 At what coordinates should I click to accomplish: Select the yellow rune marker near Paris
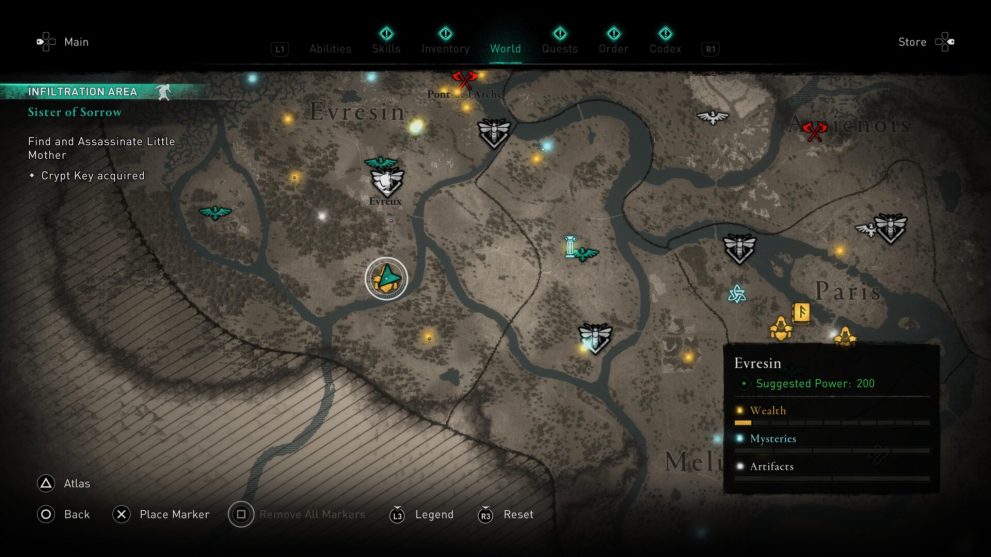801,312
